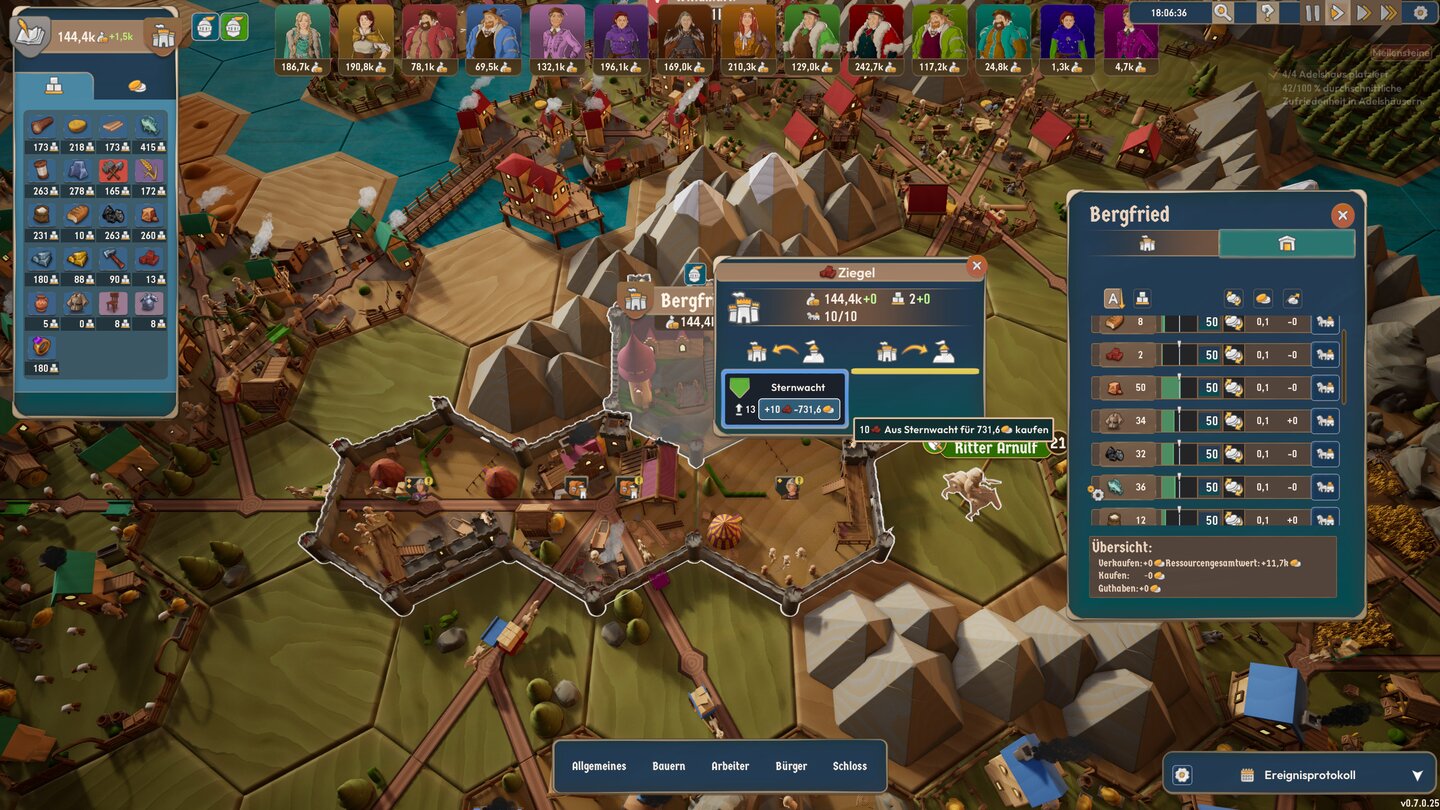The height and width of the screenshot is (810, 1440).
Task: Buy 10 bricks from Sternwacht
Action: pyautogui.click(x=799, y=410)
